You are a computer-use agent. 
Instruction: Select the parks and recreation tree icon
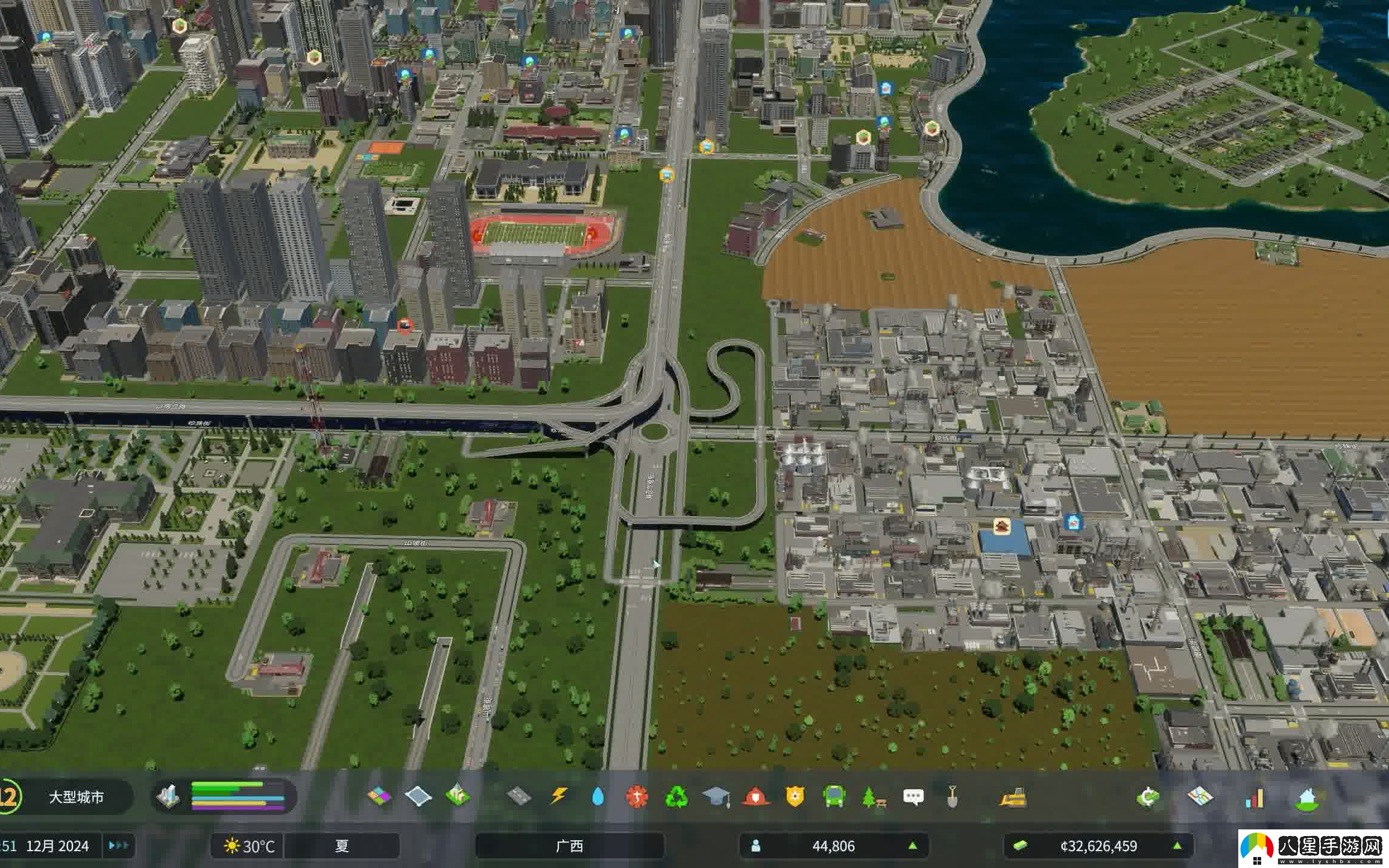(874, 797)
